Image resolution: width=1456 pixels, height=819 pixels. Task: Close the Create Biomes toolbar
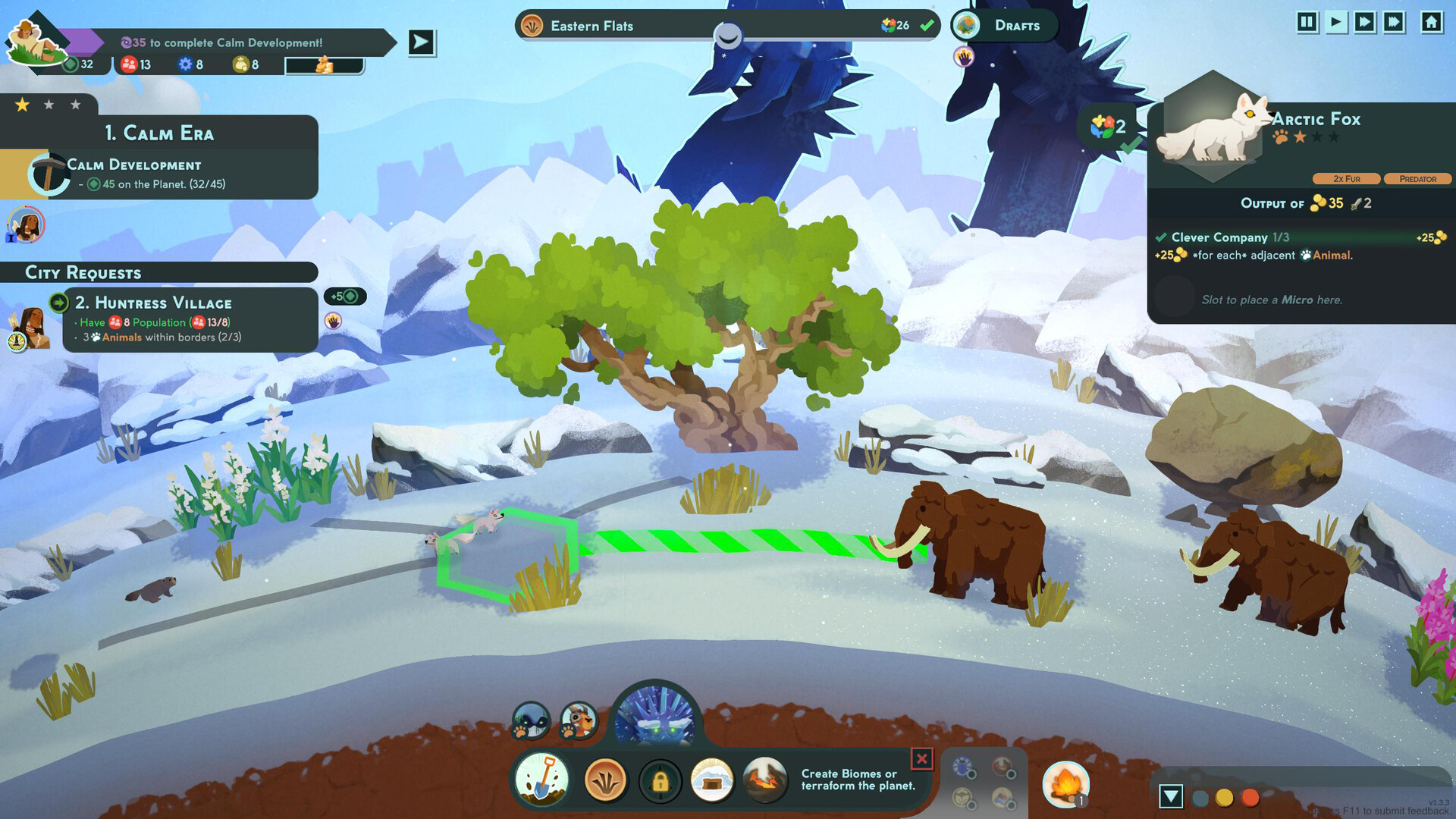[922, 757]
